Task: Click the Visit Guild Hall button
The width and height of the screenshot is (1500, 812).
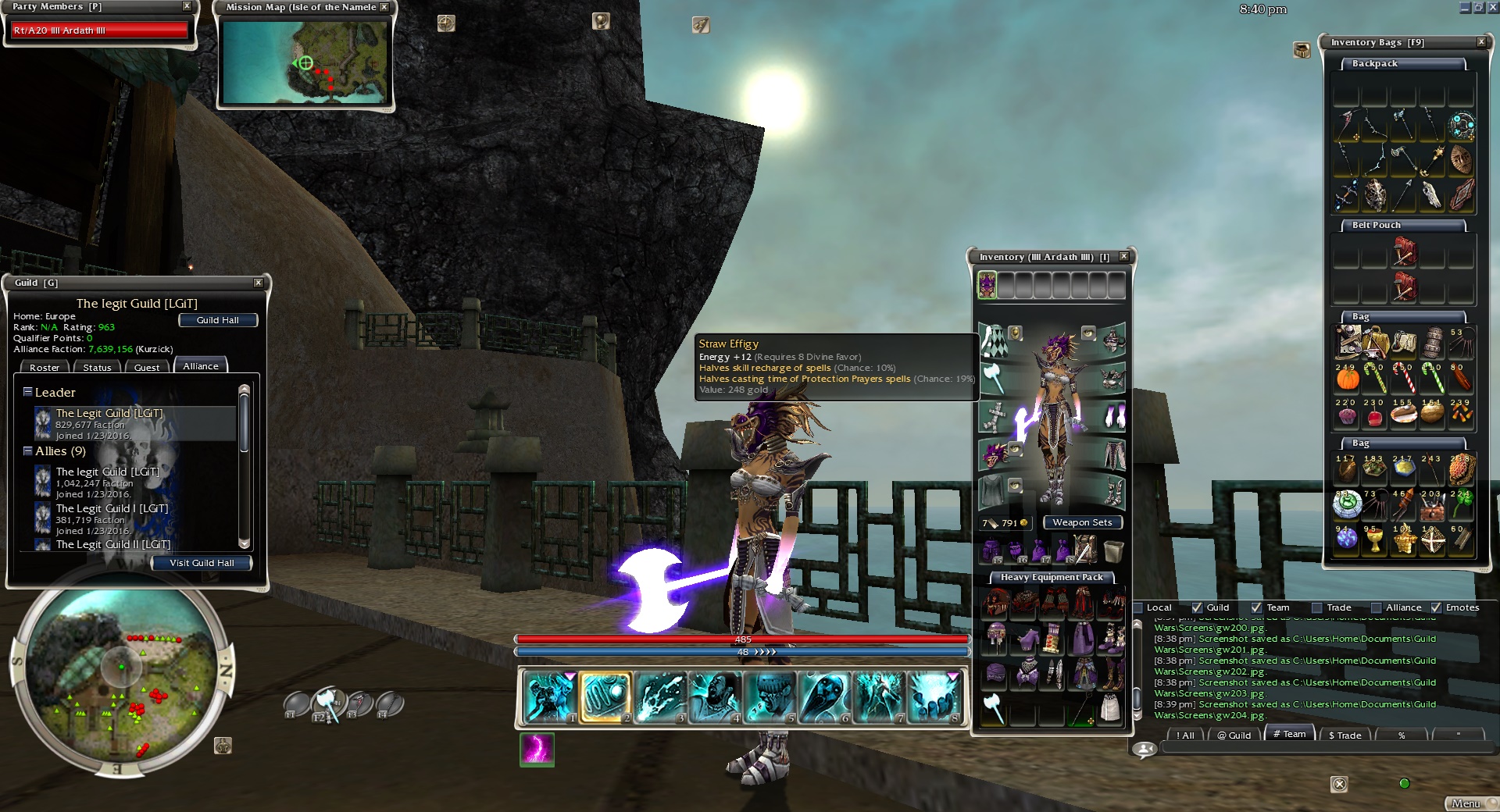Action: (202, 563)
